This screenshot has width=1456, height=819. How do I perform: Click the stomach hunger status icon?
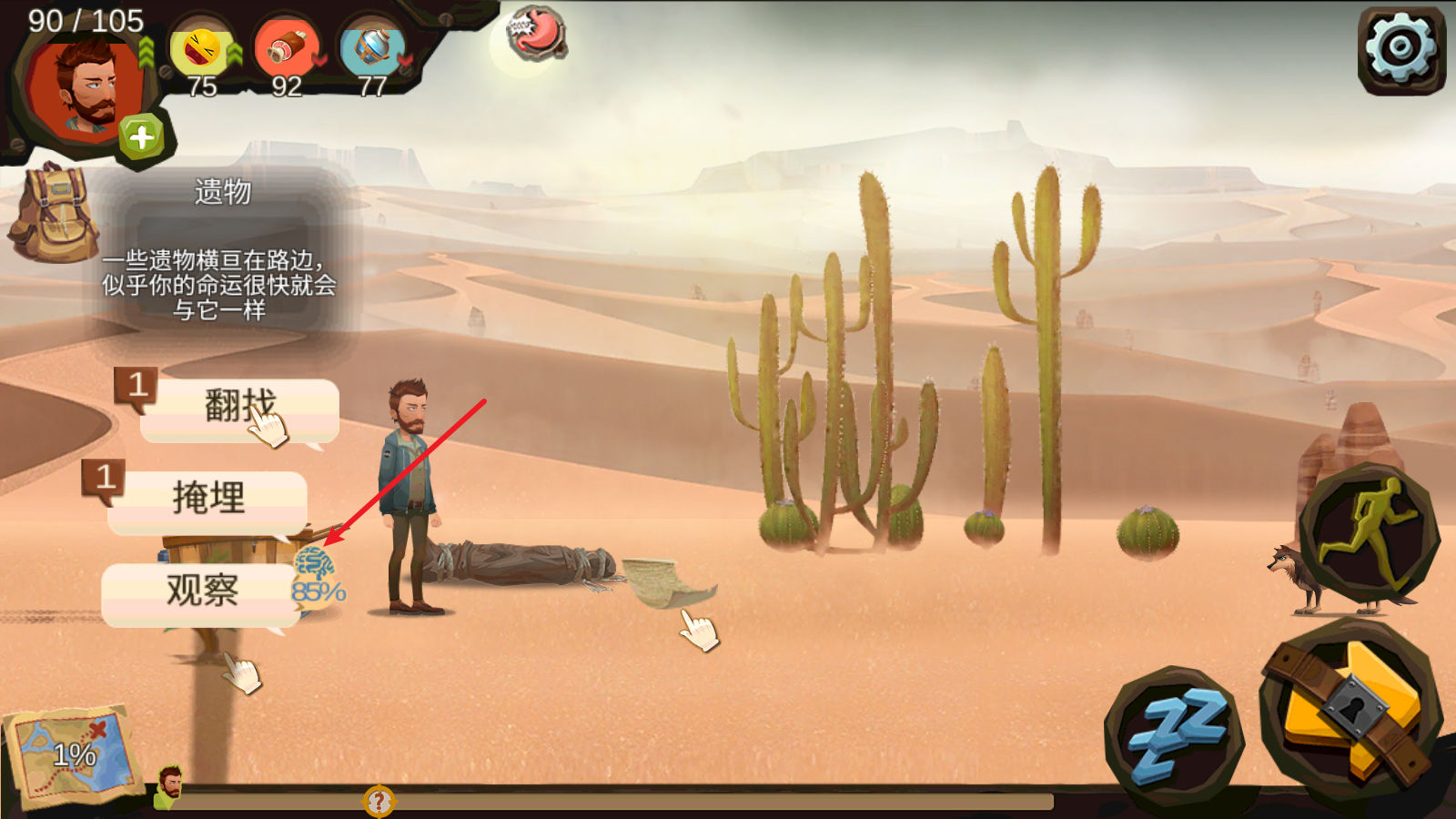pyautogui.click(x=537, y=34)
